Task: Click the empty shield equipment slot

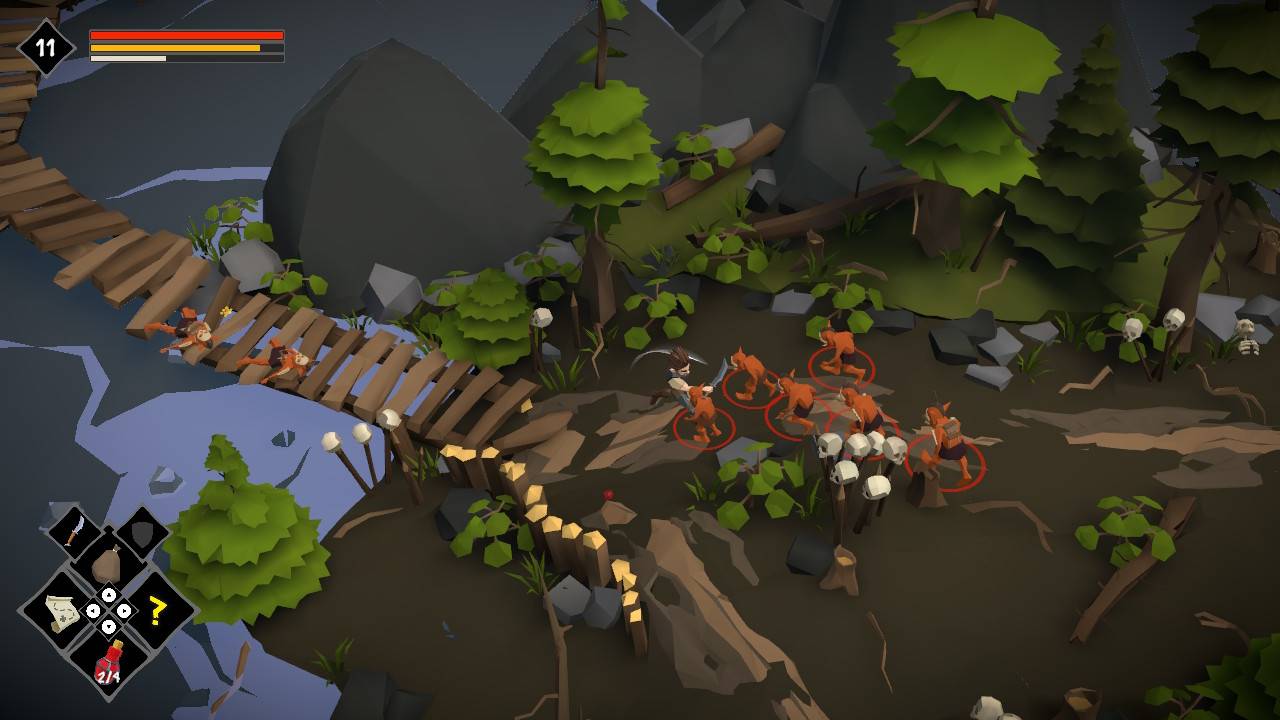Action: click(x=140, y=533)
